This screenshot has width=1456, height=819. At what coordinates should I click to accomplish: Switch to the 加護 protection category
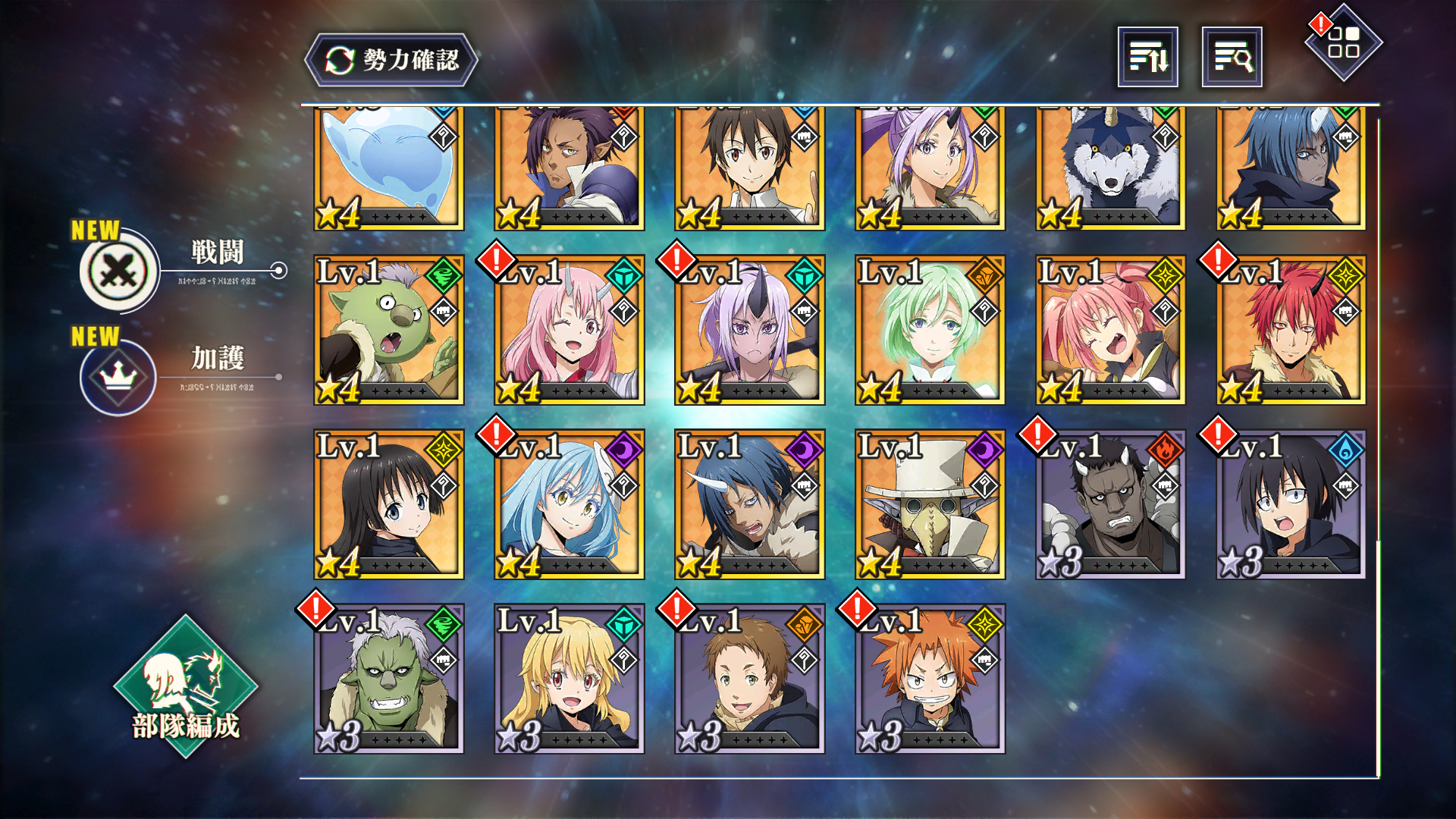tap(118, 377)
